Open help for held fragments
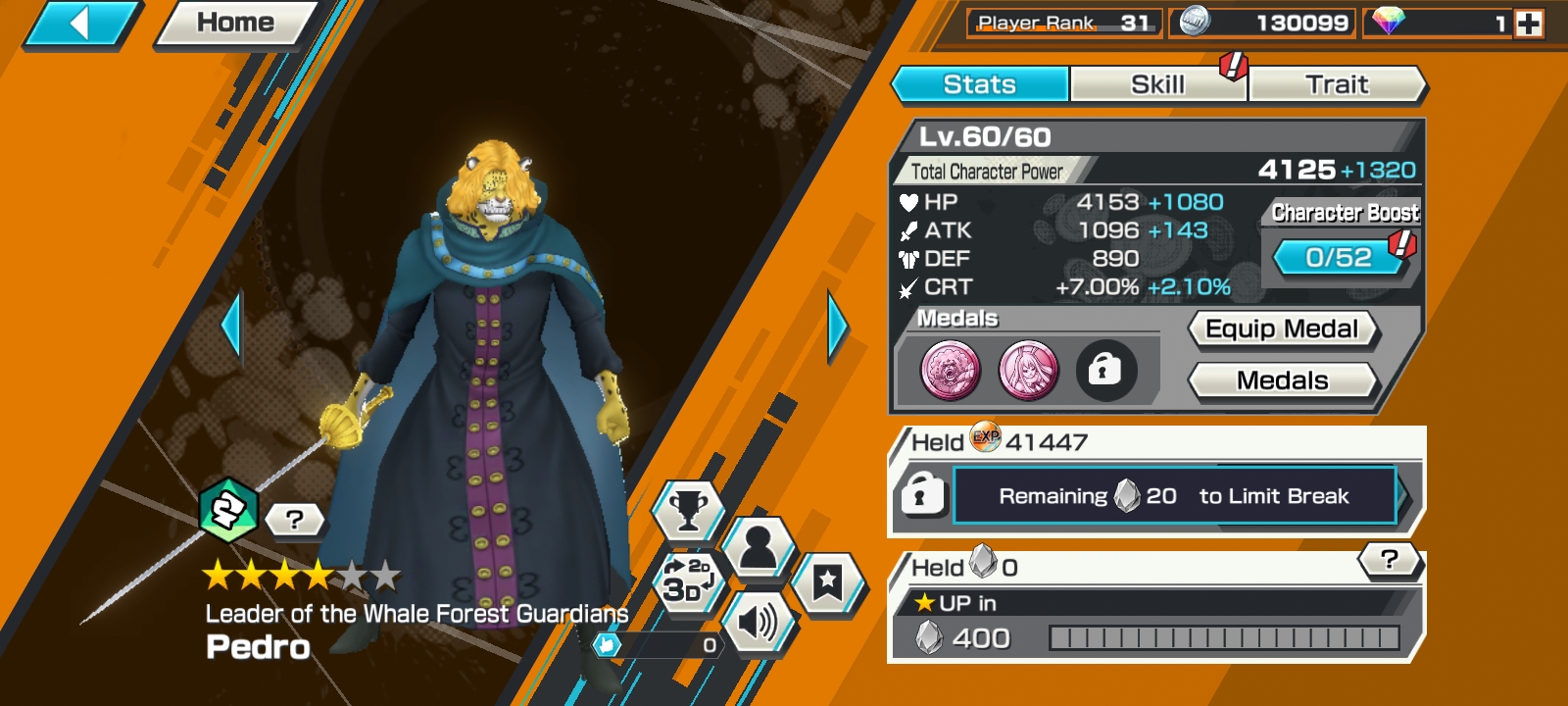This screenshot has height=706, width=1568. (1389, 560)
